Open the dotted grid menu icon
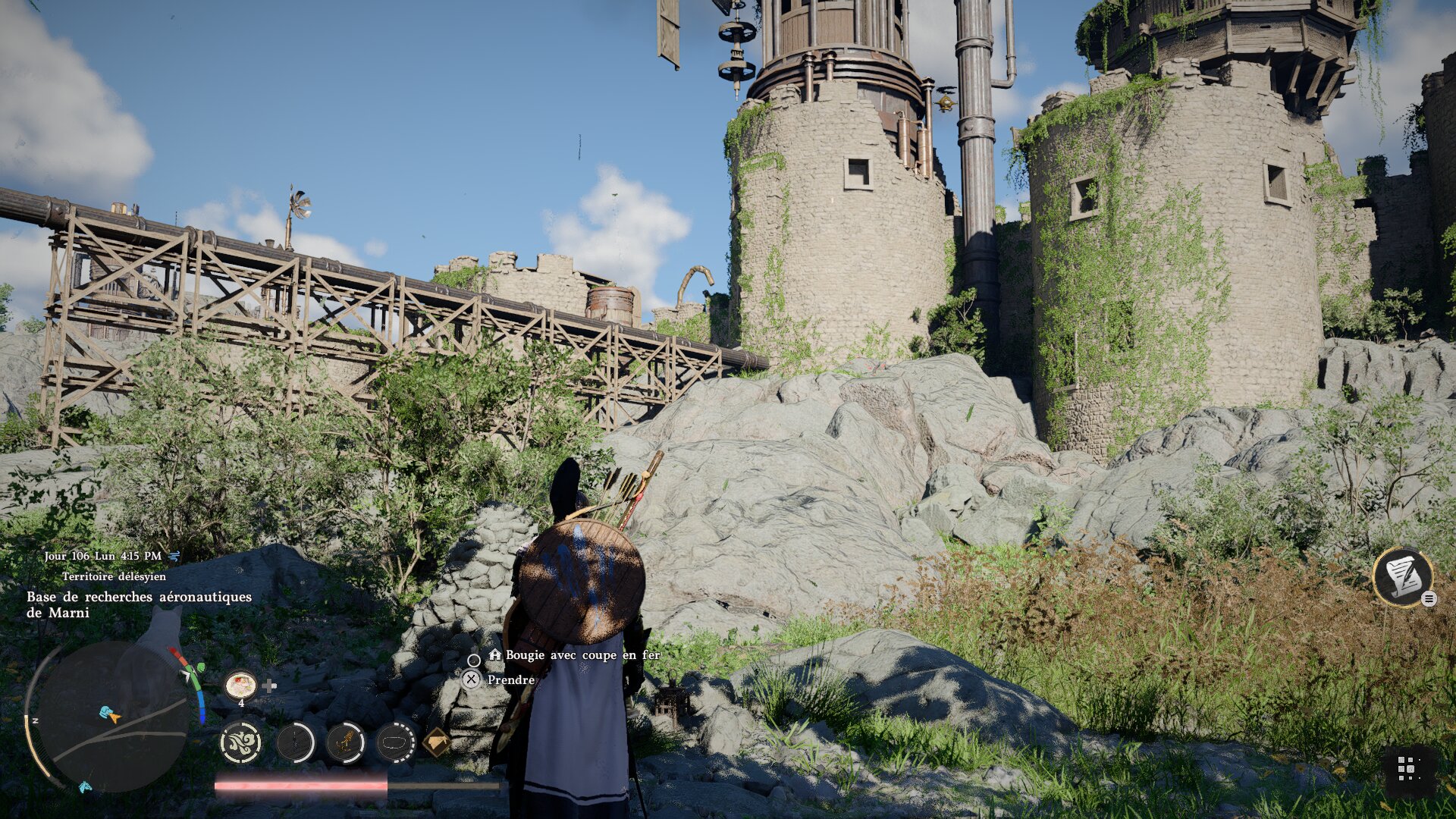 (1408, 768)
